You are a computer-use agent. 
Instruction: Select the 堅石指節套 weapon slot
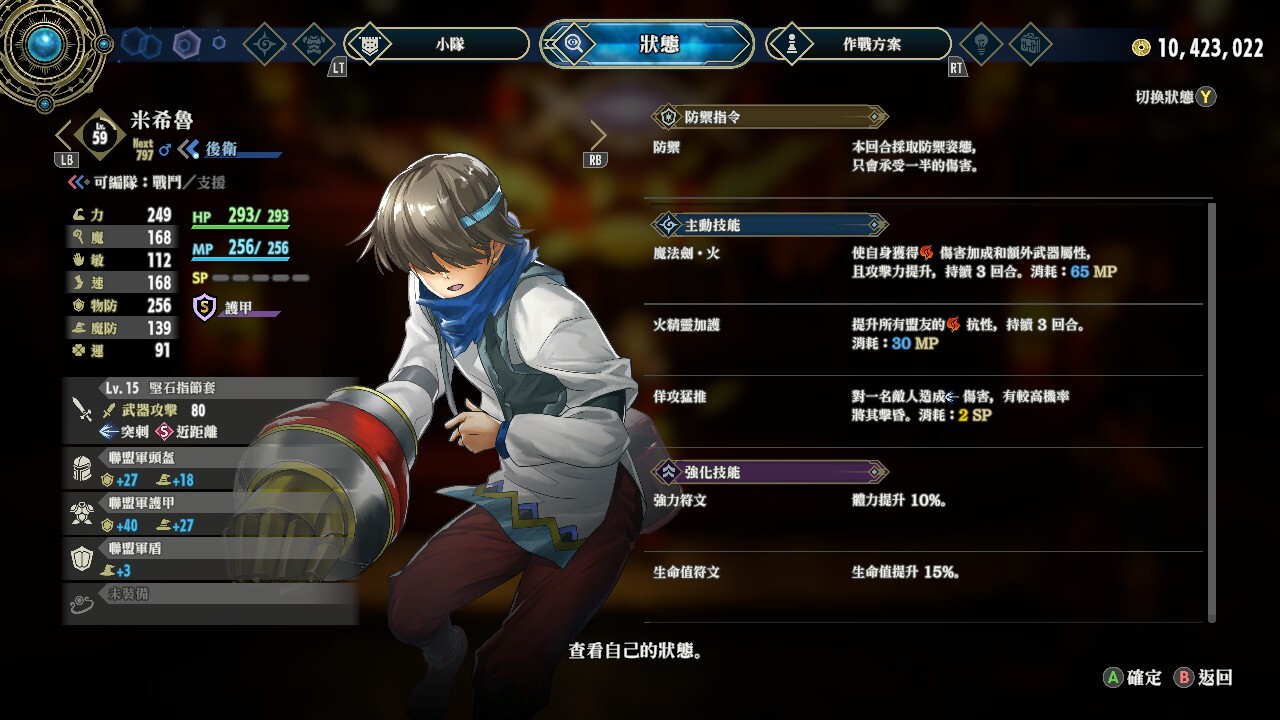click(210, 410)
